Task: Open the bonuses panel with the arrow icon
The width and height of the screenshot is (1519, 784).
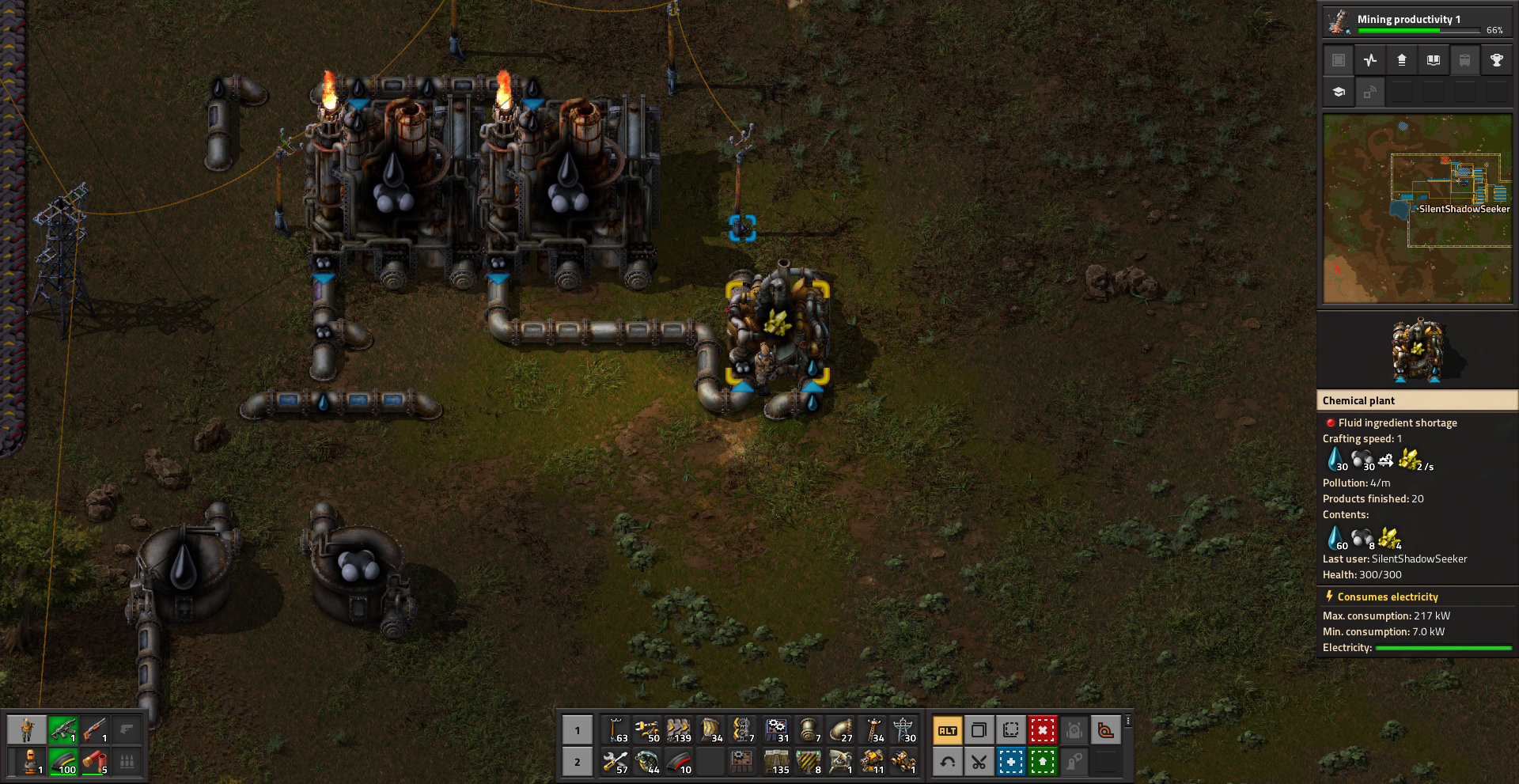Action: click(x=1402, y=60)
